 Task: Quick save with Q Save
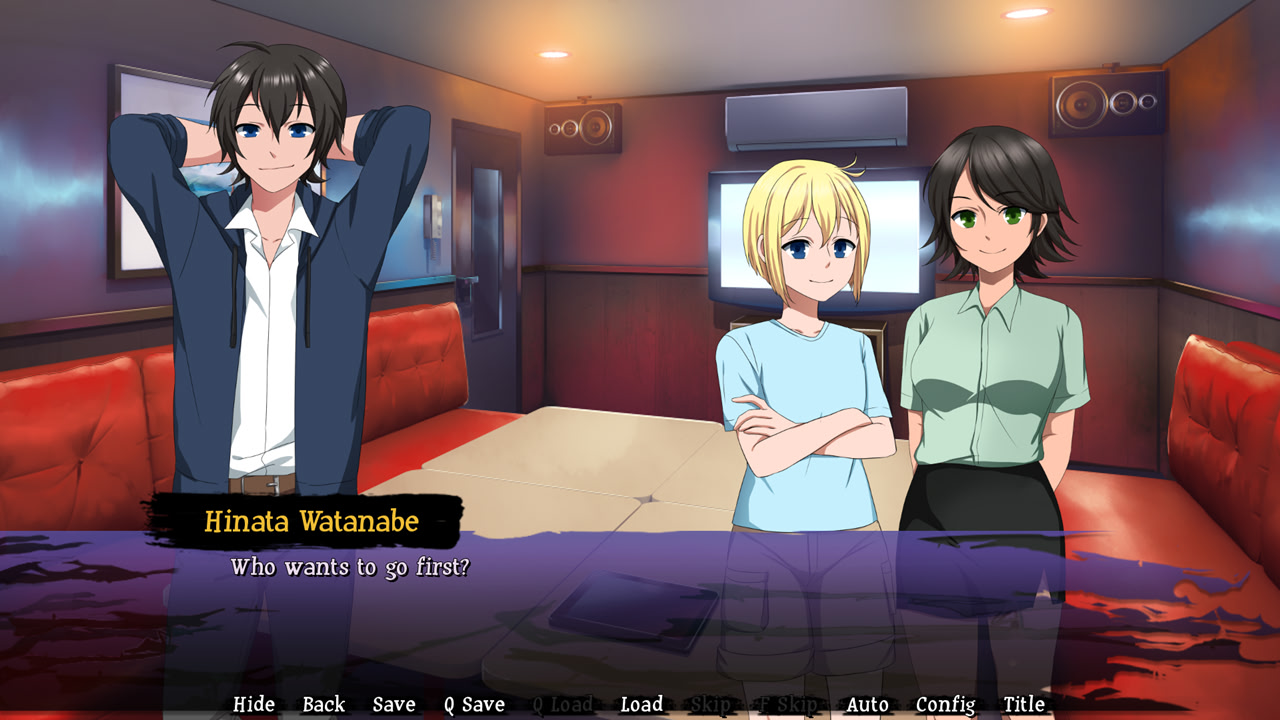[x=475, y=704]
